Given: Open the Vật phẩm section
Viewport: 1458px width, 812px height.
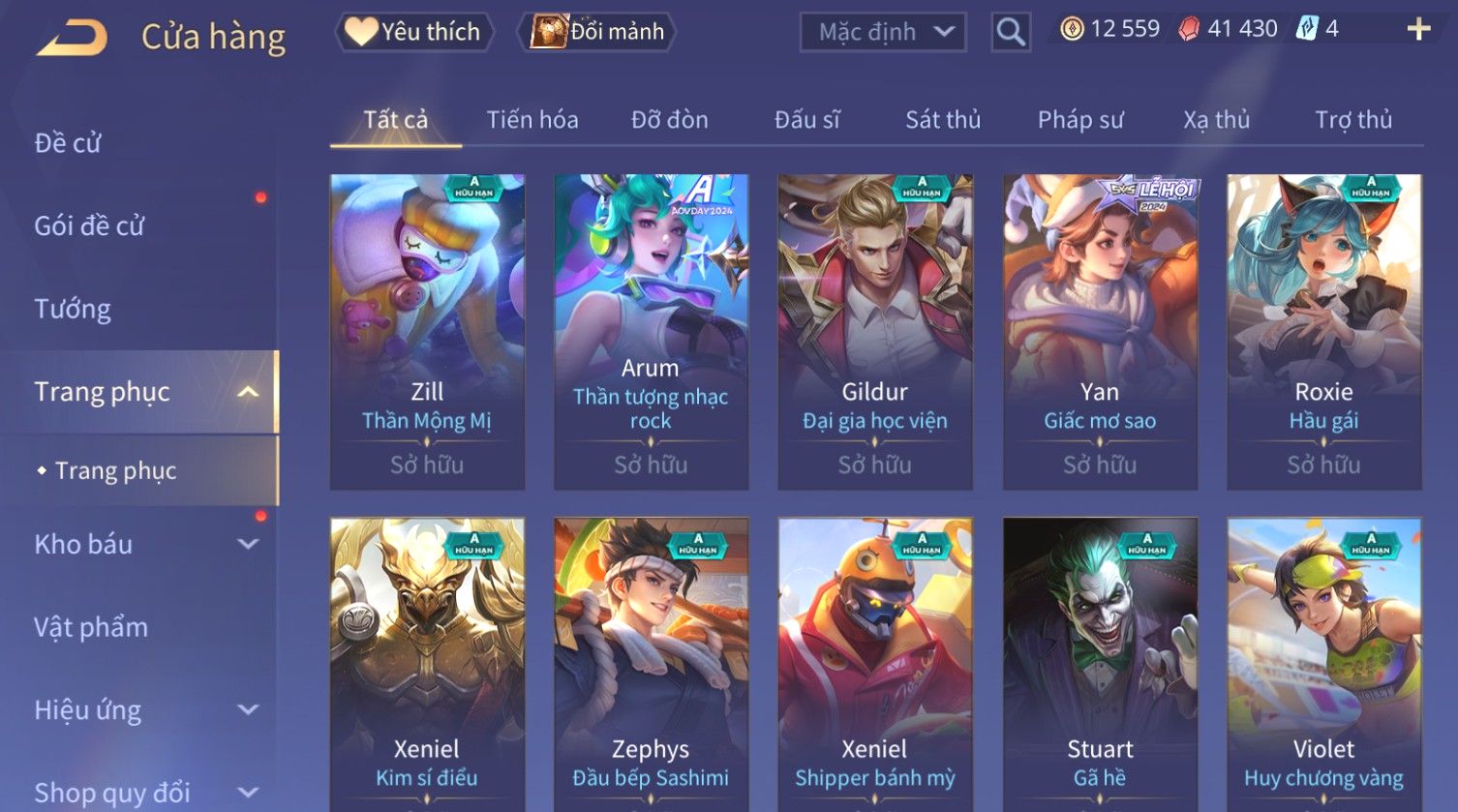Looking at the screenshot, I should 91,627.
